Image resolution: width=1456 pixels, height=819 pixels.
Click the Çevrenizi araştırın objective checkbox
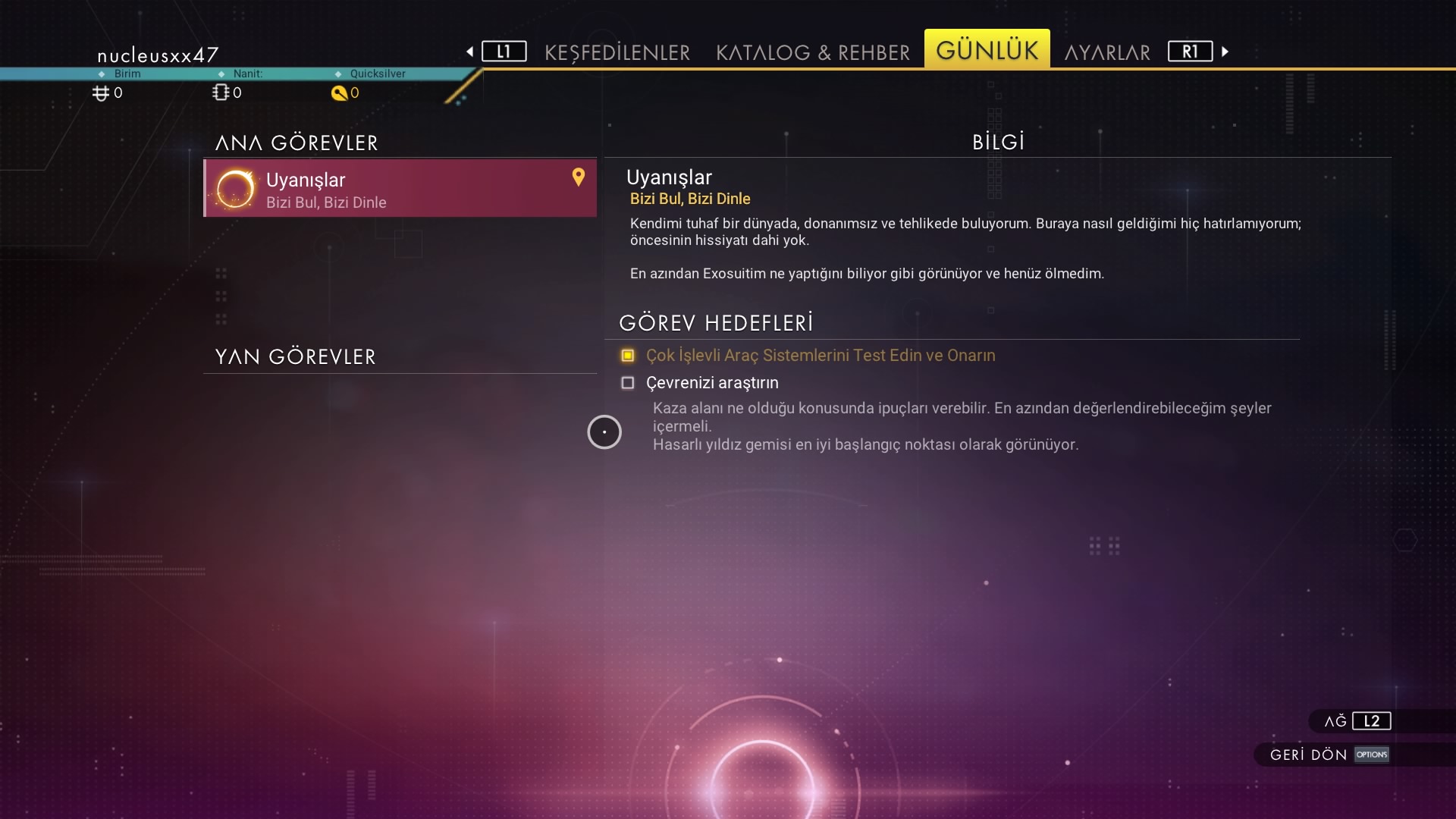(628, 383)
